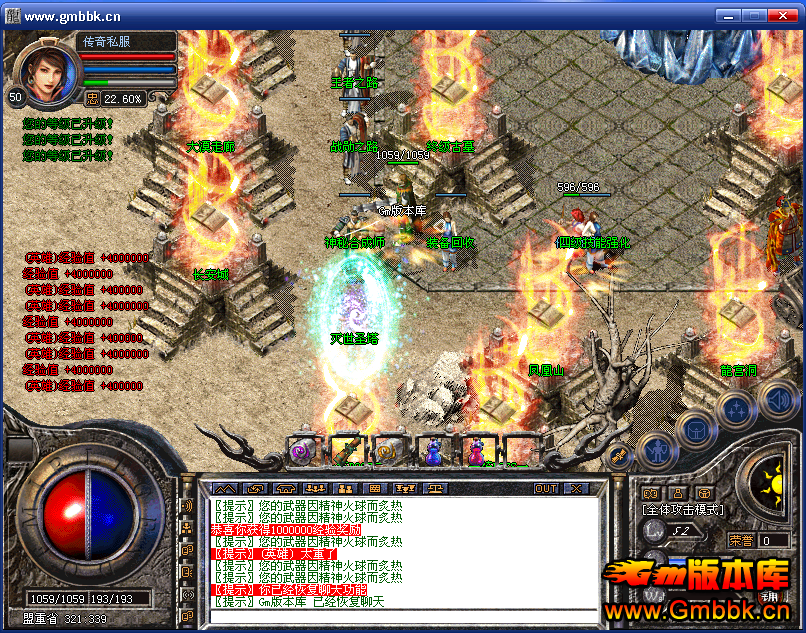Use the green bundle item in the belt
The width and height of the screenshot is (806, 633).
(345, 452)
